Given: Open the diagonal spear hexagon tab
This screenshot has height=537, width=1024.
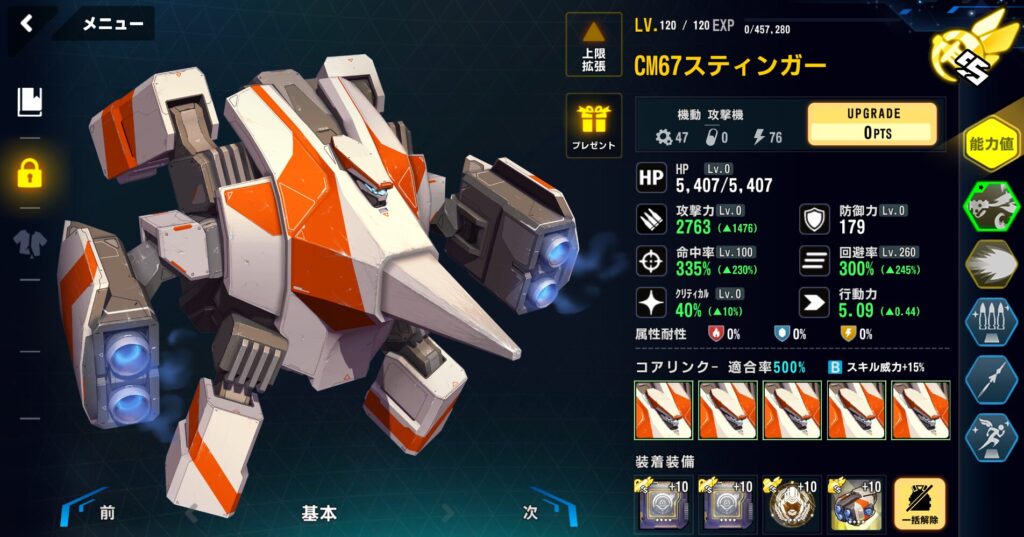Looking at the screenshot, I should coord(990,379).
